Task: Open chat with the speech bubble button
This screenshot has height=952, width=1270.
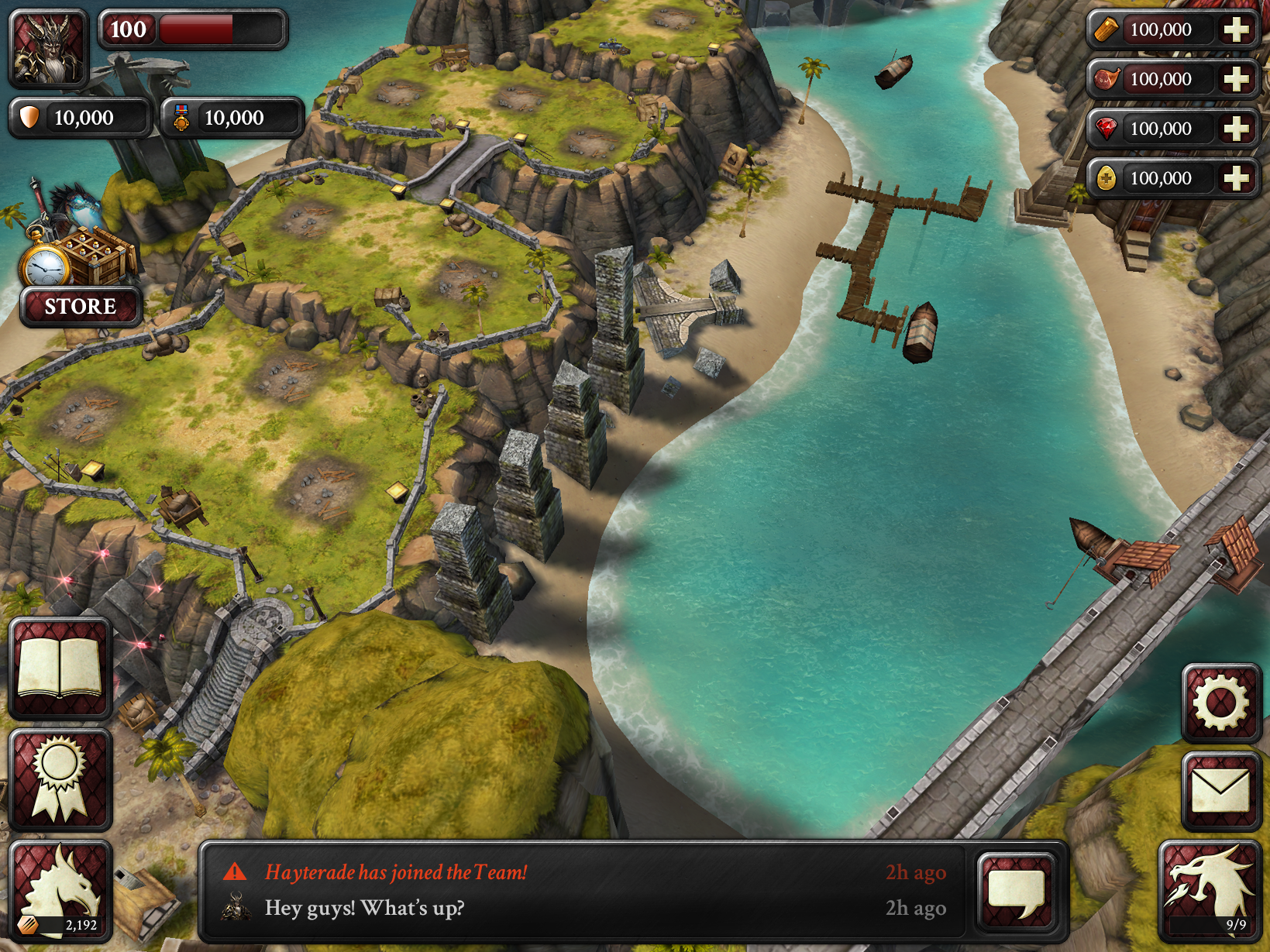Action: point(1016,891)
